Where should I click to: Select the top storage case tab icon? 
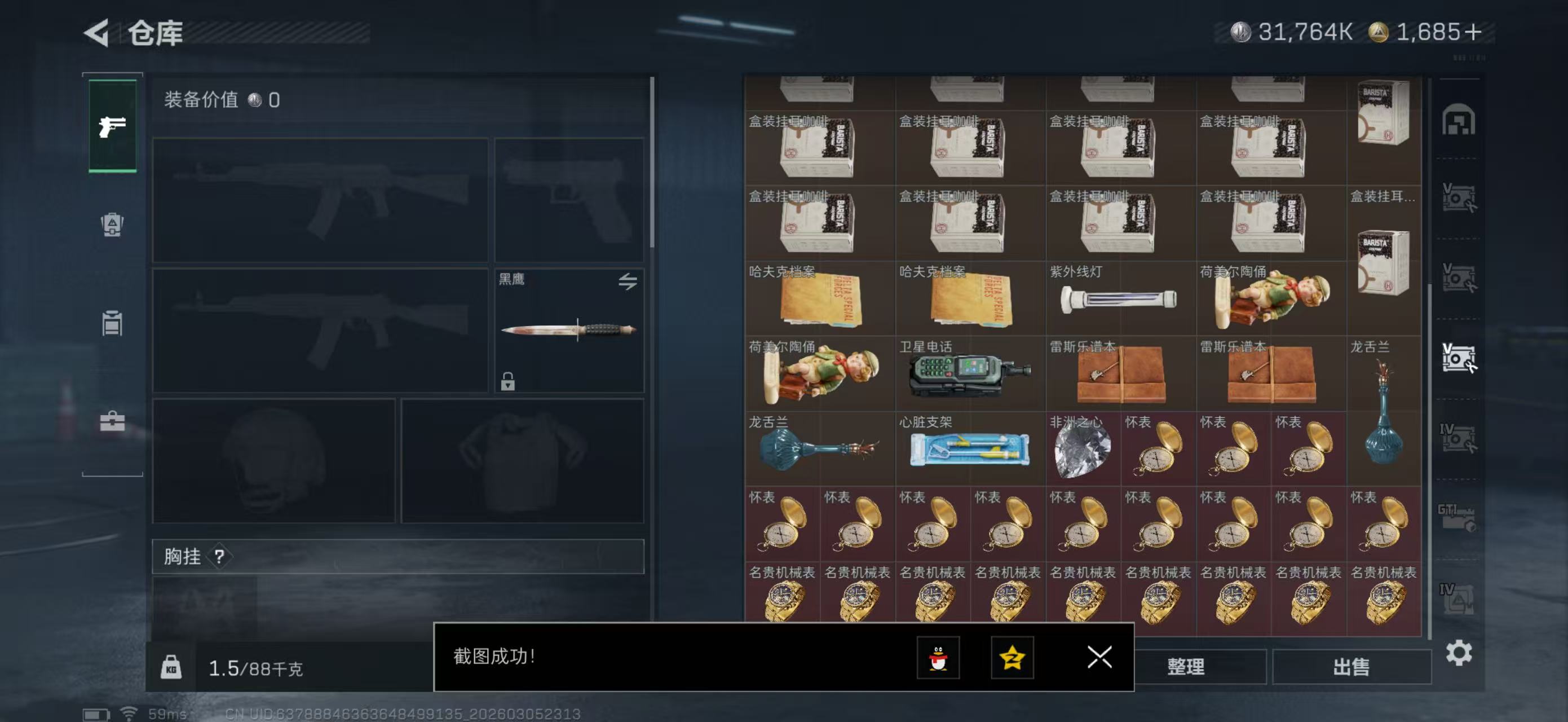click(x=1459, y=121)
